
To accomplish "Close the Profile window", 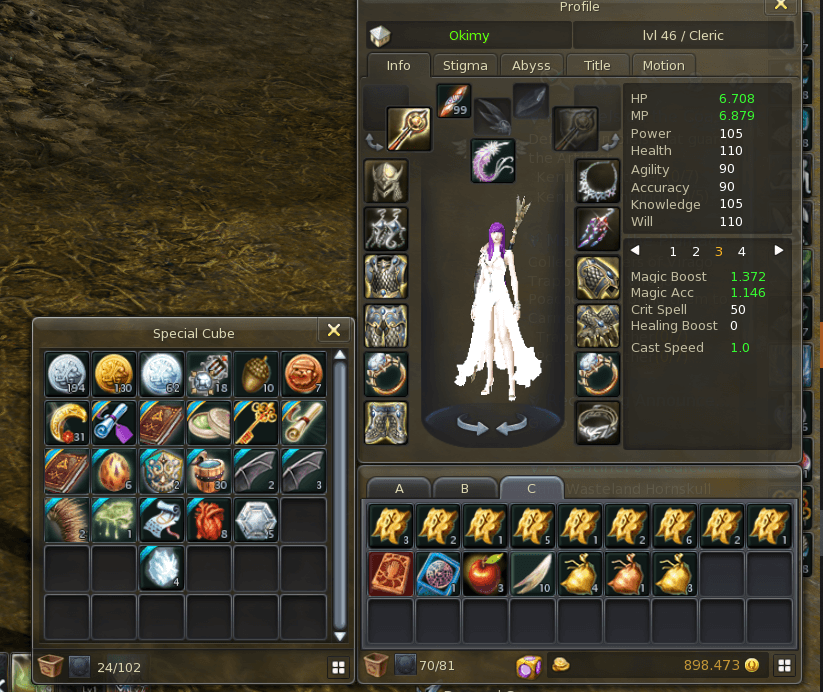I will pos(781,5).
